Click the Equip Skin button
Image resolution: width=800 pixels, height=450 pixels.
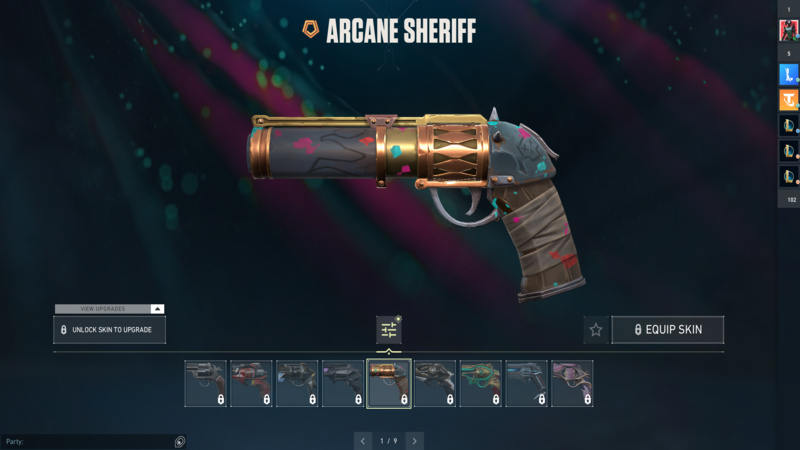[667, 330]
